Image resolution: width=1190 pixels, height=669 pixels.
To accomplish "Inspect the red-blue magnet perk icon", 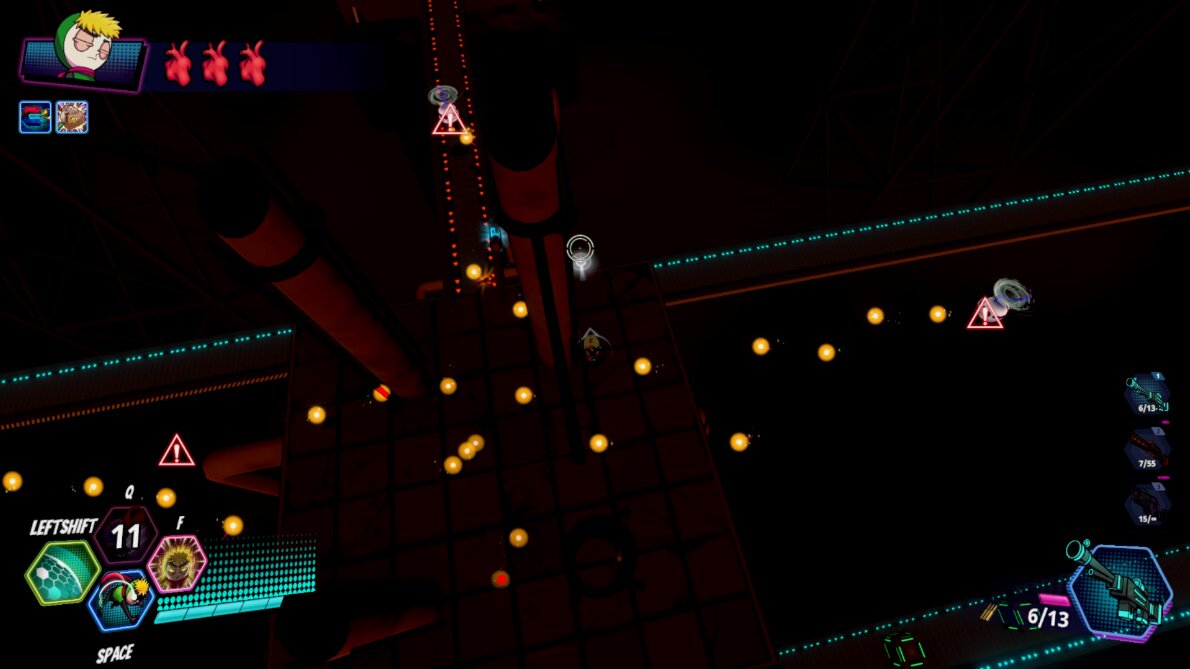I will click(35, 117).
